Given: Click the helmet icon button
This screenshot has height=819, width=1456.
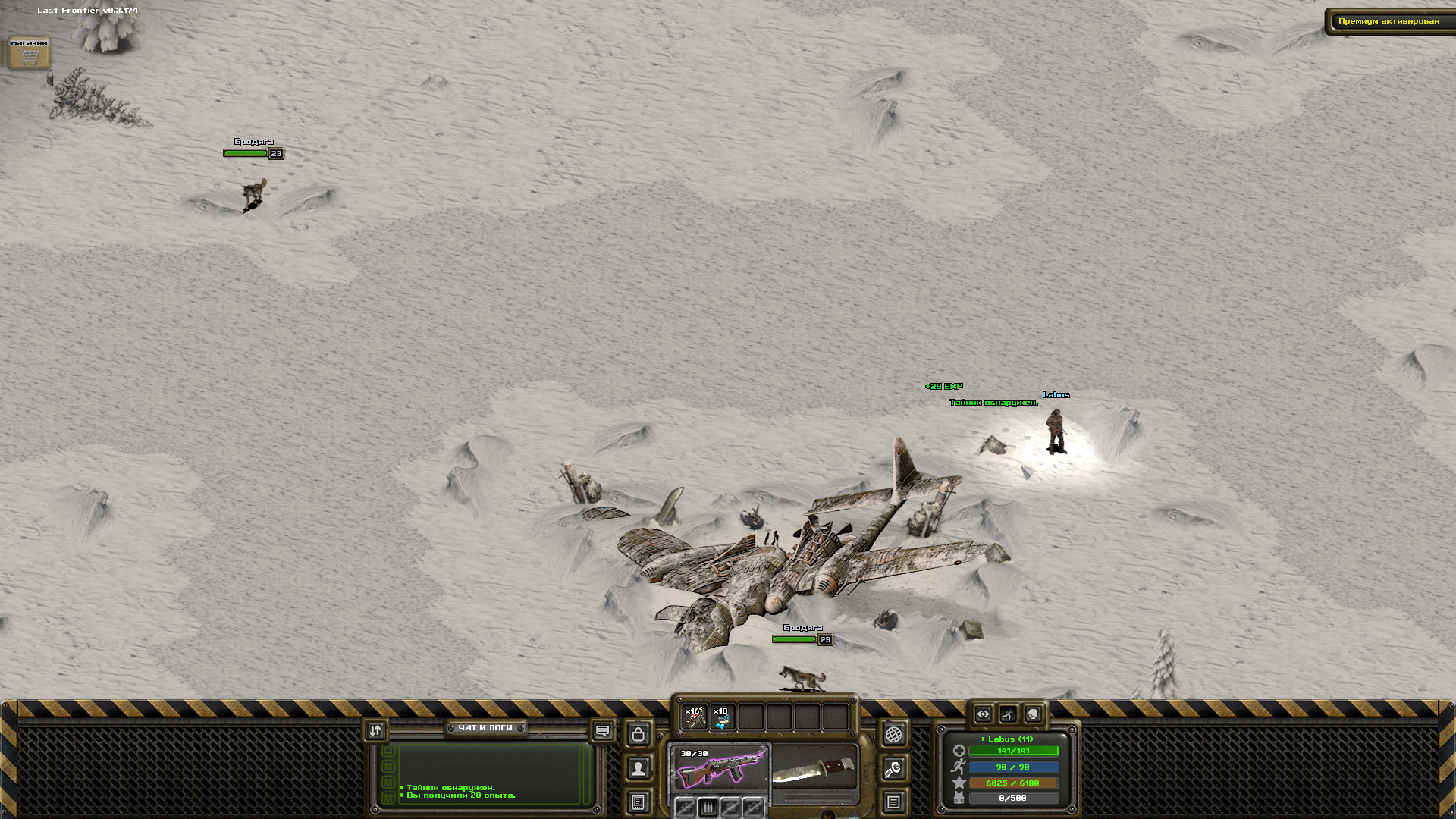Looking at the screenshot, I should coord(1033,714).
